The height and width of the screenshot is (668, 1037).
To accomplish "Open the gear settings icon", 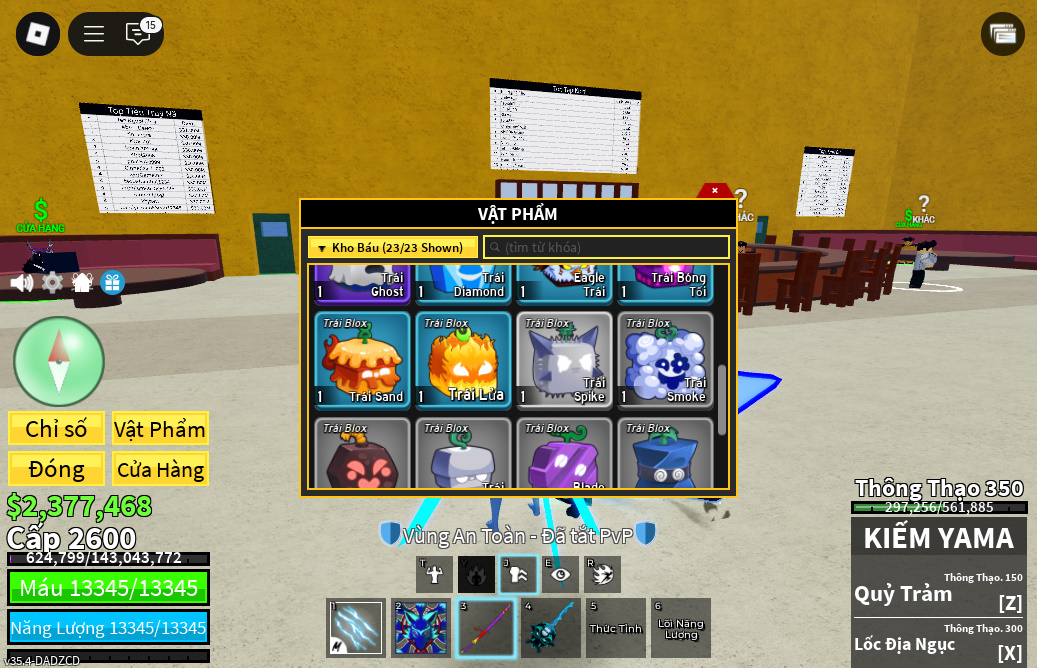I will 52,283.
